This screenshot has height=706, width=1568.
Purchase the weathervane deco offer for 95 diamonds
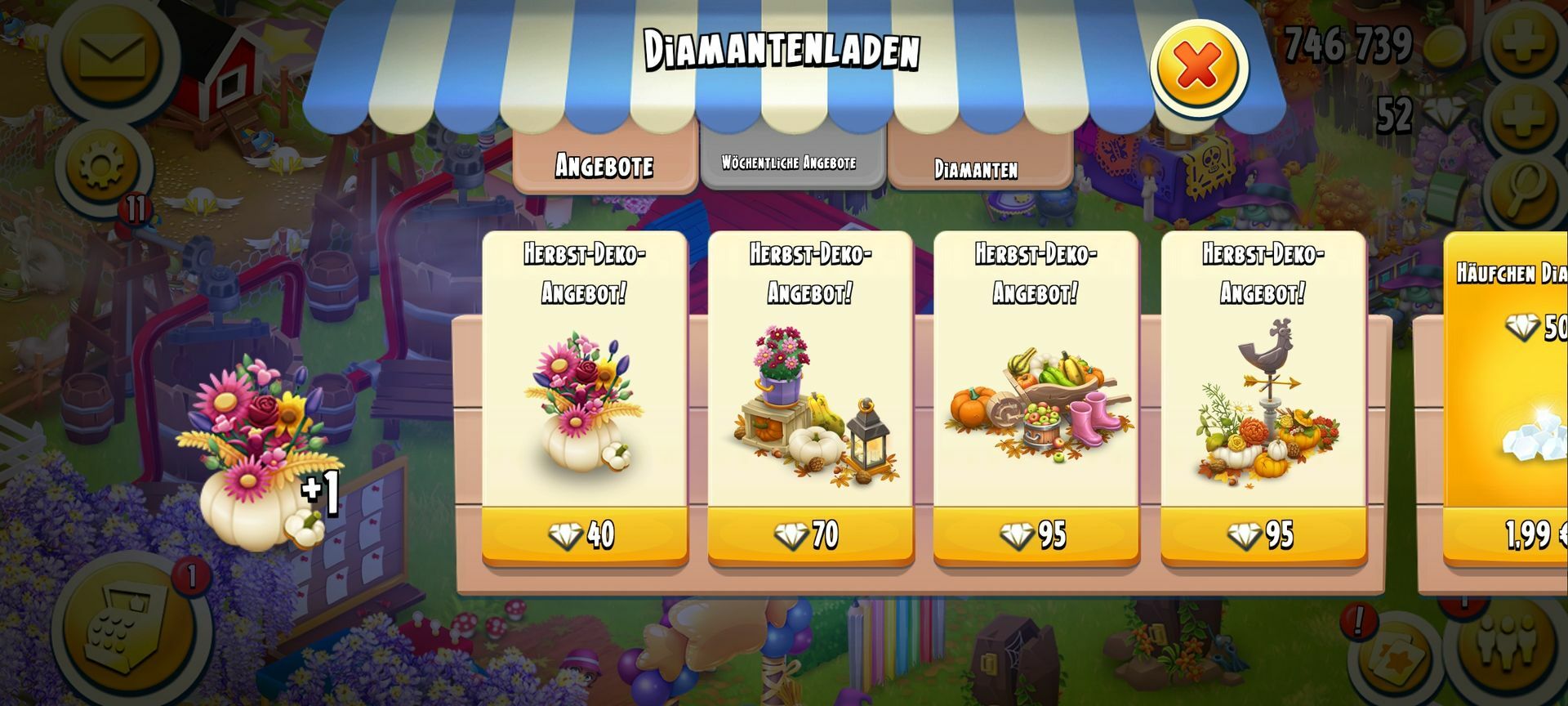1263,535
